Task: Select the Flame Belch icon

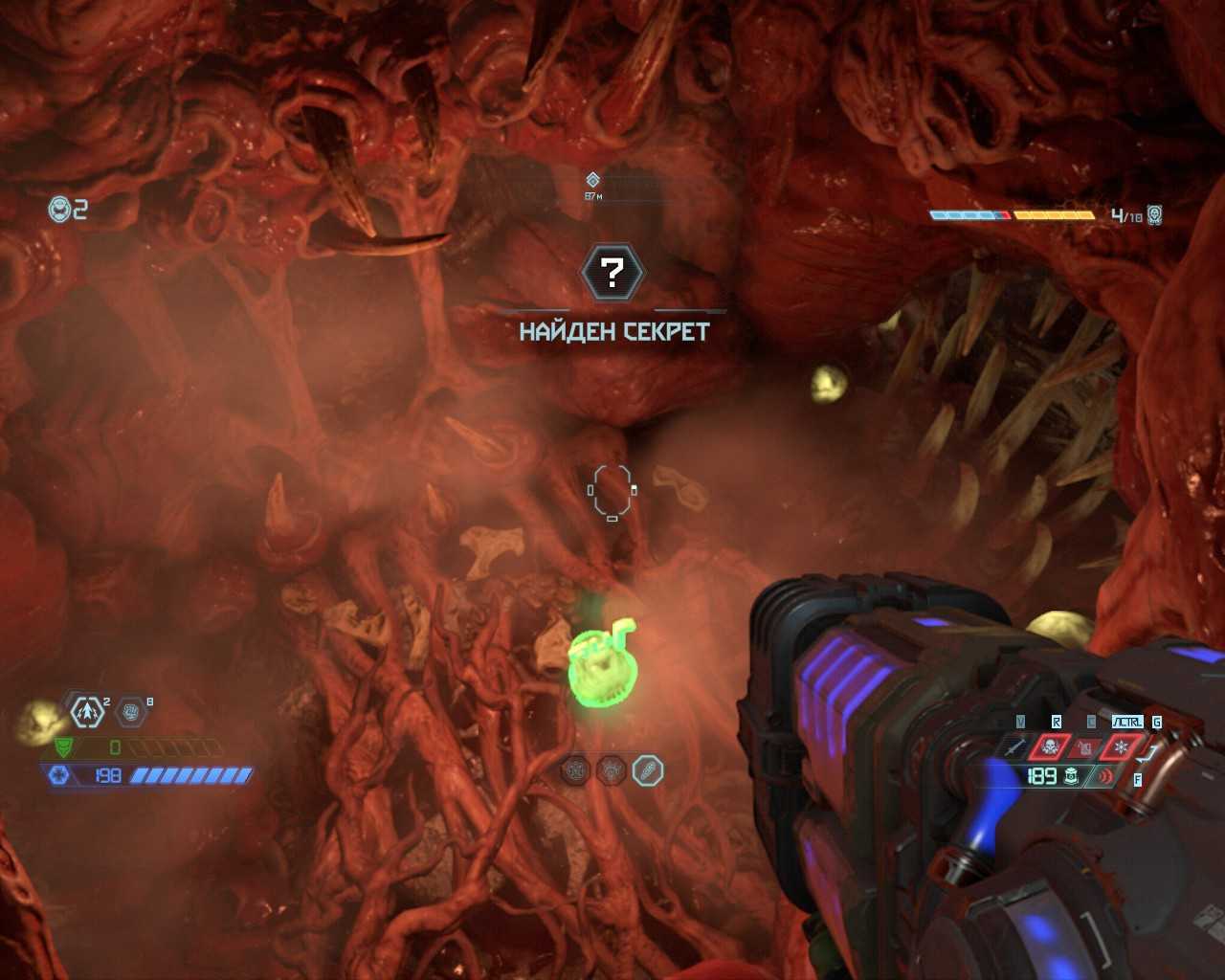Action: point(1085,746)
